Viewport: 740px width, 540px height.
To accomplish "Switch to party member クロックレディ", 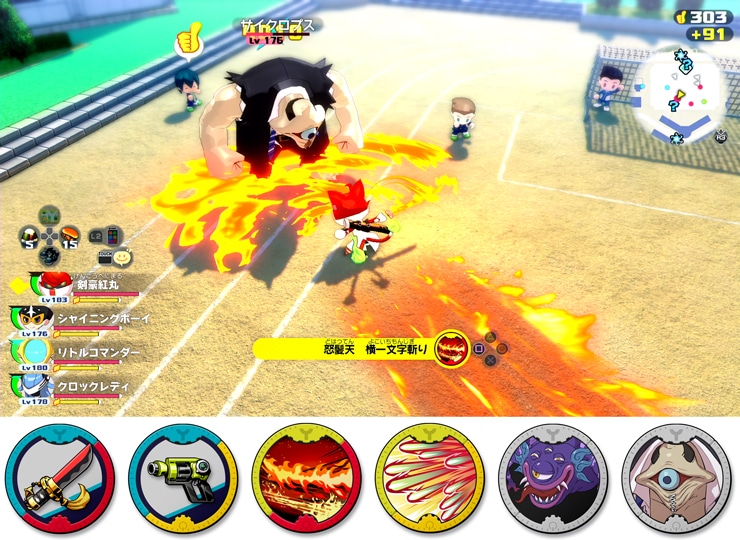I will [85, 386].
